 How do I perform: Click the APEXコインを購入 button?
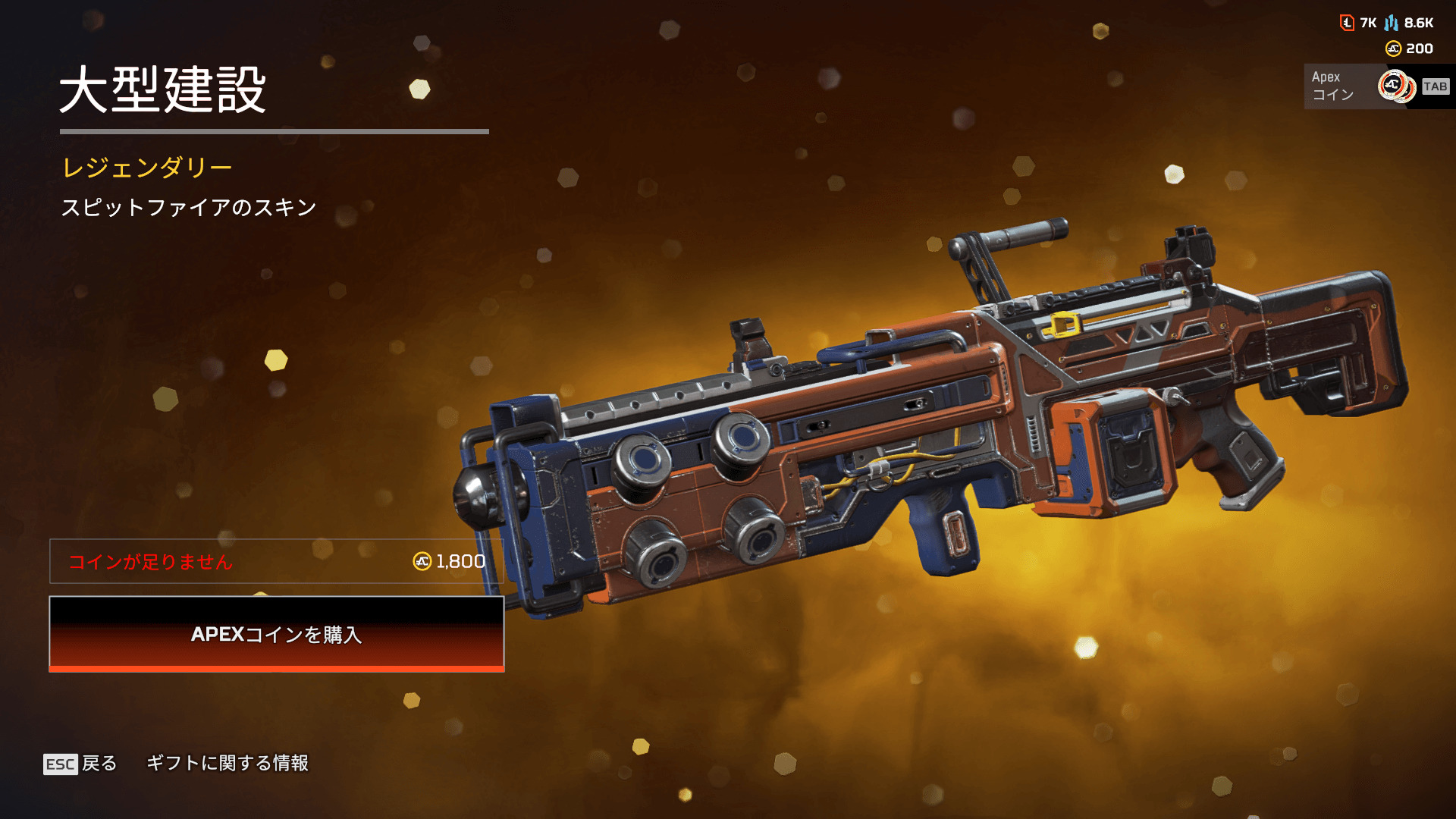pos(276,634)
